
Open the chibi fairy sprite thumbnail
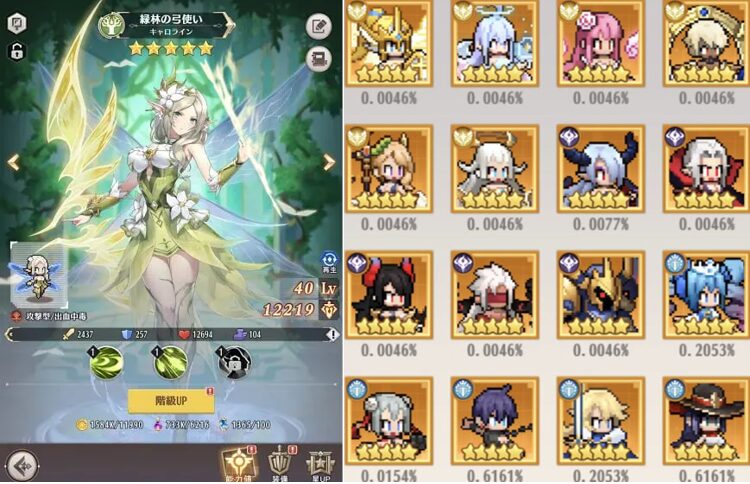37,273
